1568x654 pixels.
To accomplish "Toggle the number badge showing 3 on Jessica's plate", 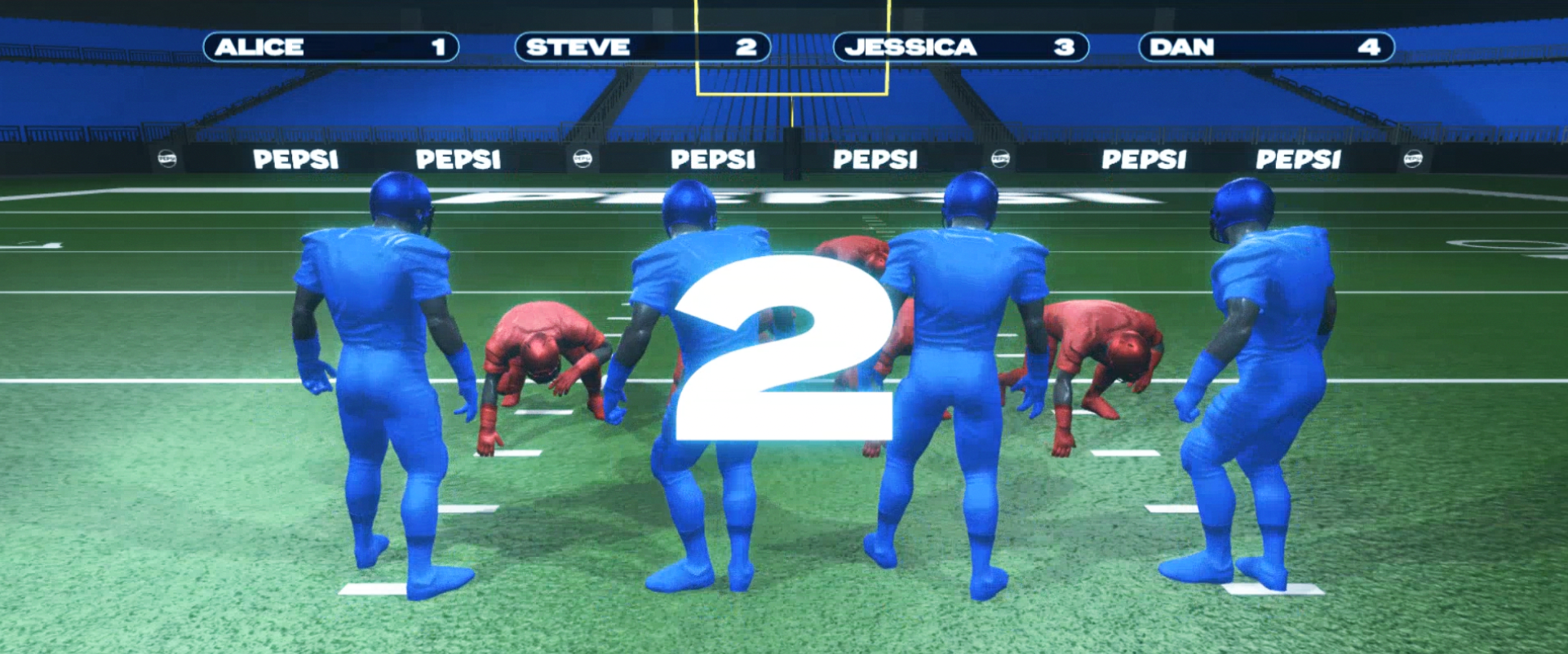I will tap(1065, 47).
